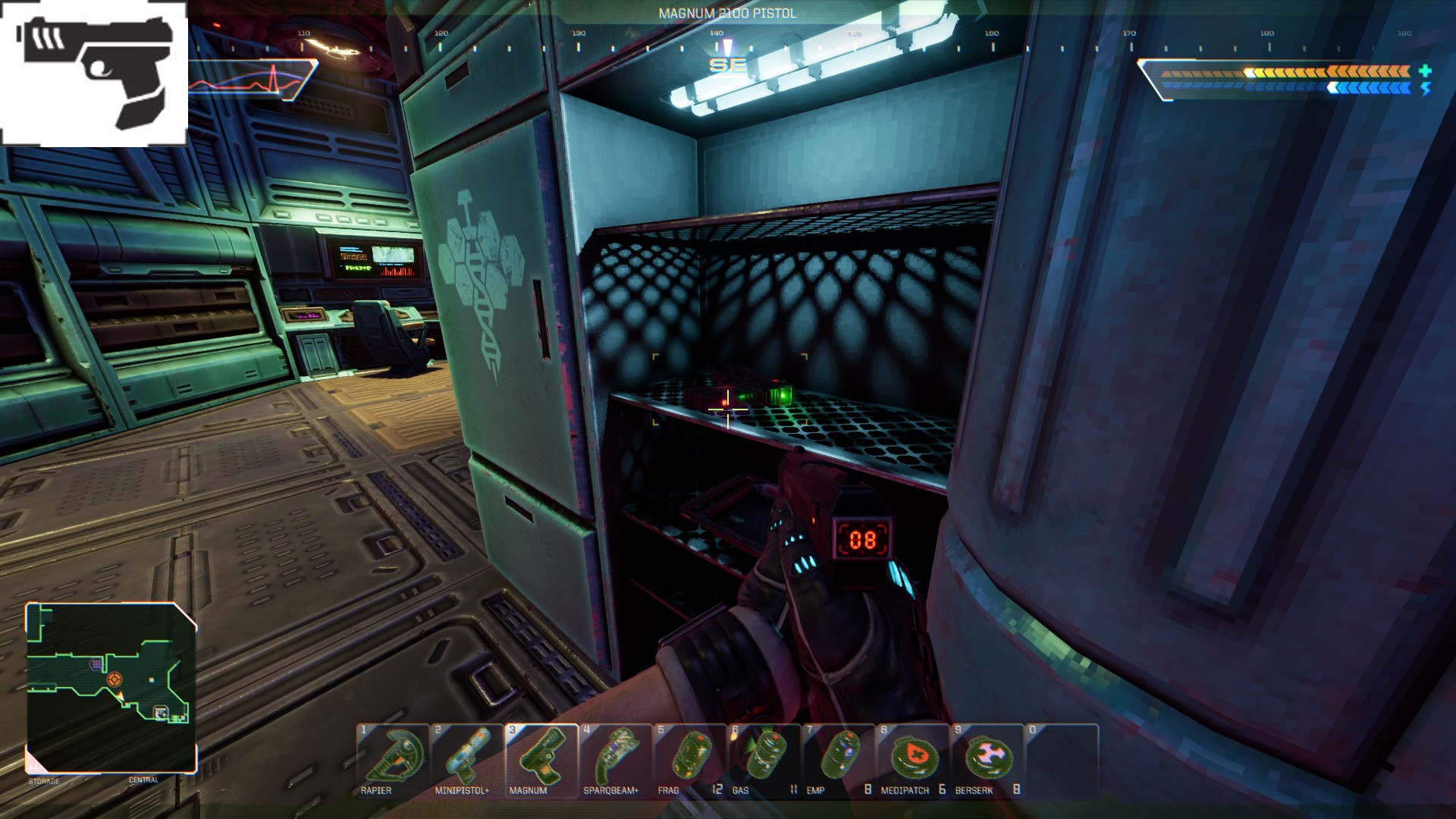Pick the Gas grenade slot

[x=764, y=759]
